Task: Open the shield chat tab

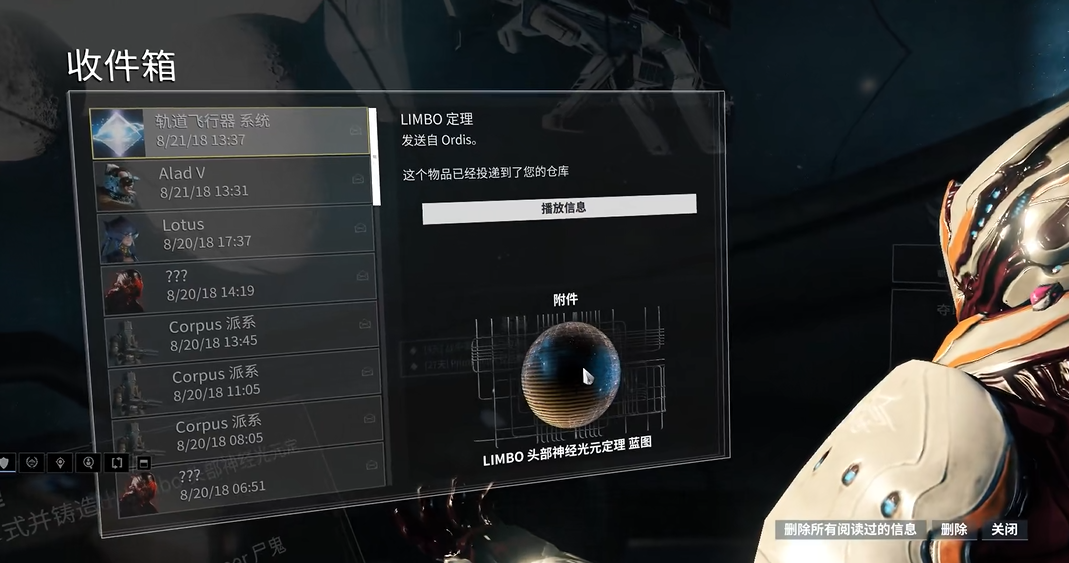Action: pos(5,462)
